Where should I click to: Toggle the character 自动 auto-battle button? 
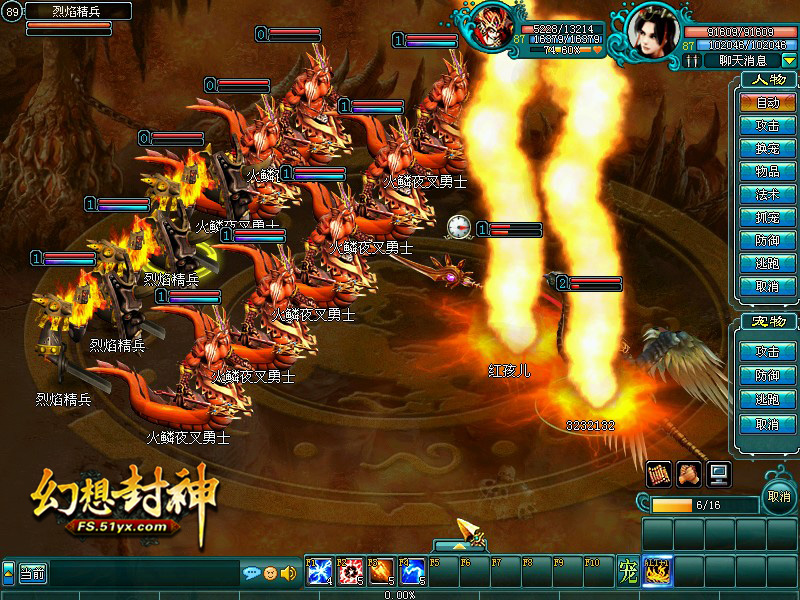[x=767, y=102]
